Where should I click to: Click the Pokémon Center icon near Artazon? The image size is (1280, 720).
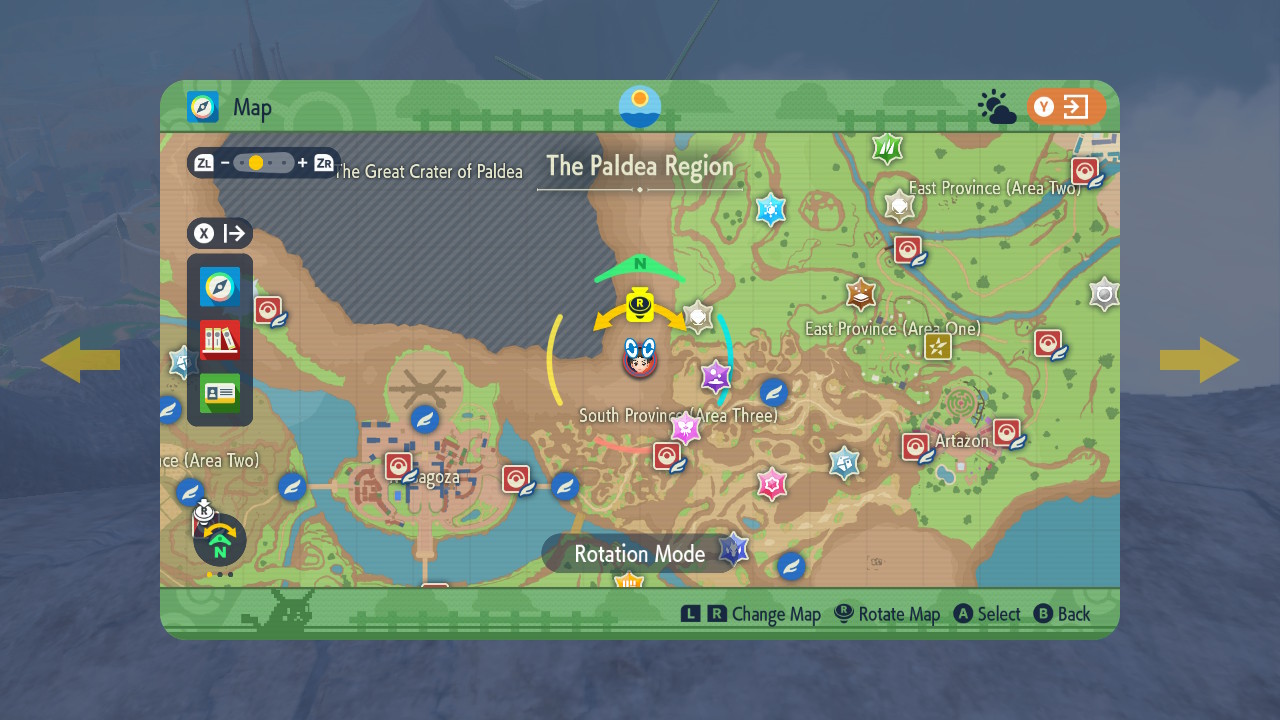pos(917,447)
